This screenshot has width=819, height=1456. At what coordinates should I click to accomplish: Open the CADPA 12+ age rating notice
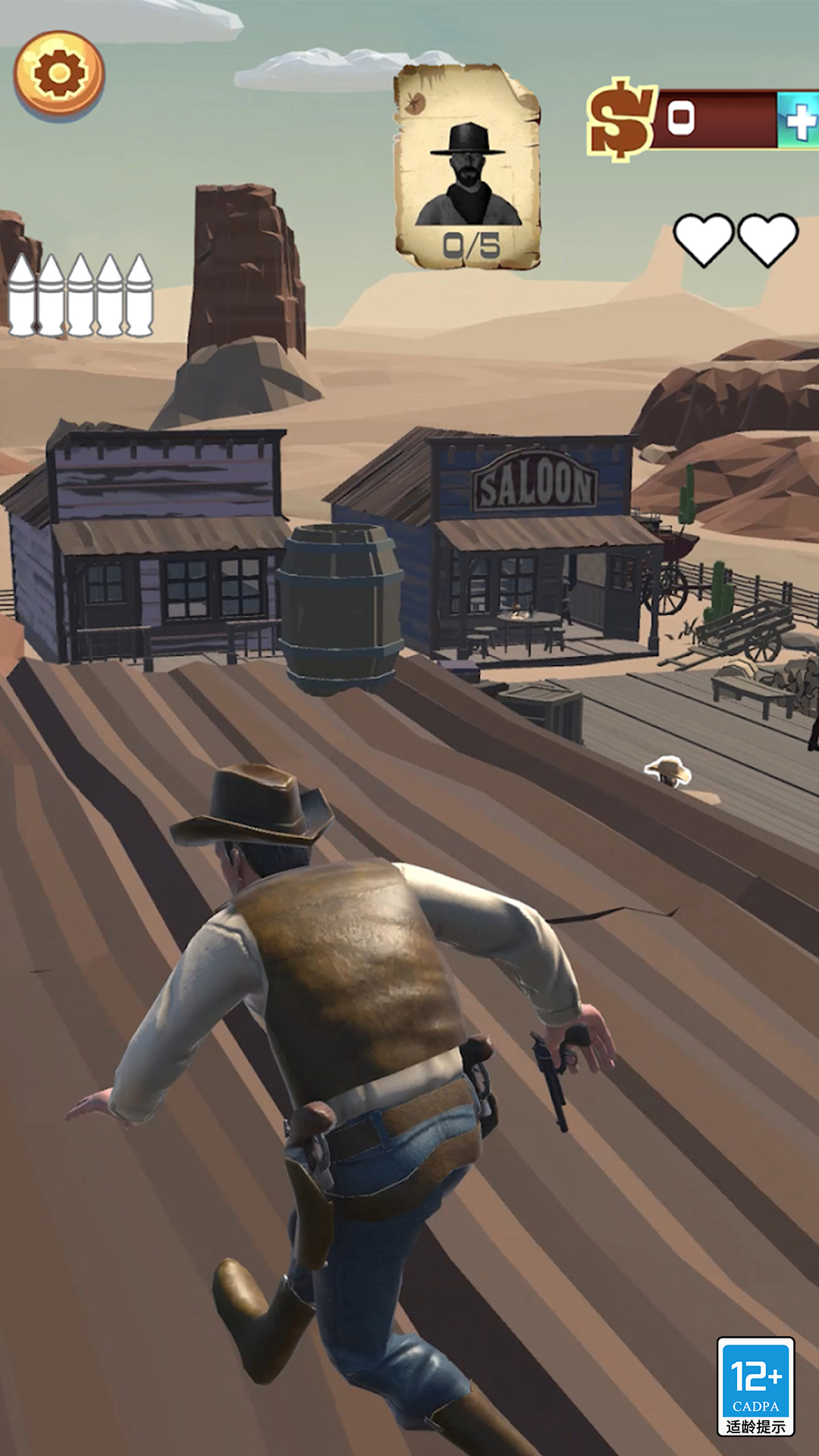(x=755, y=1386)
